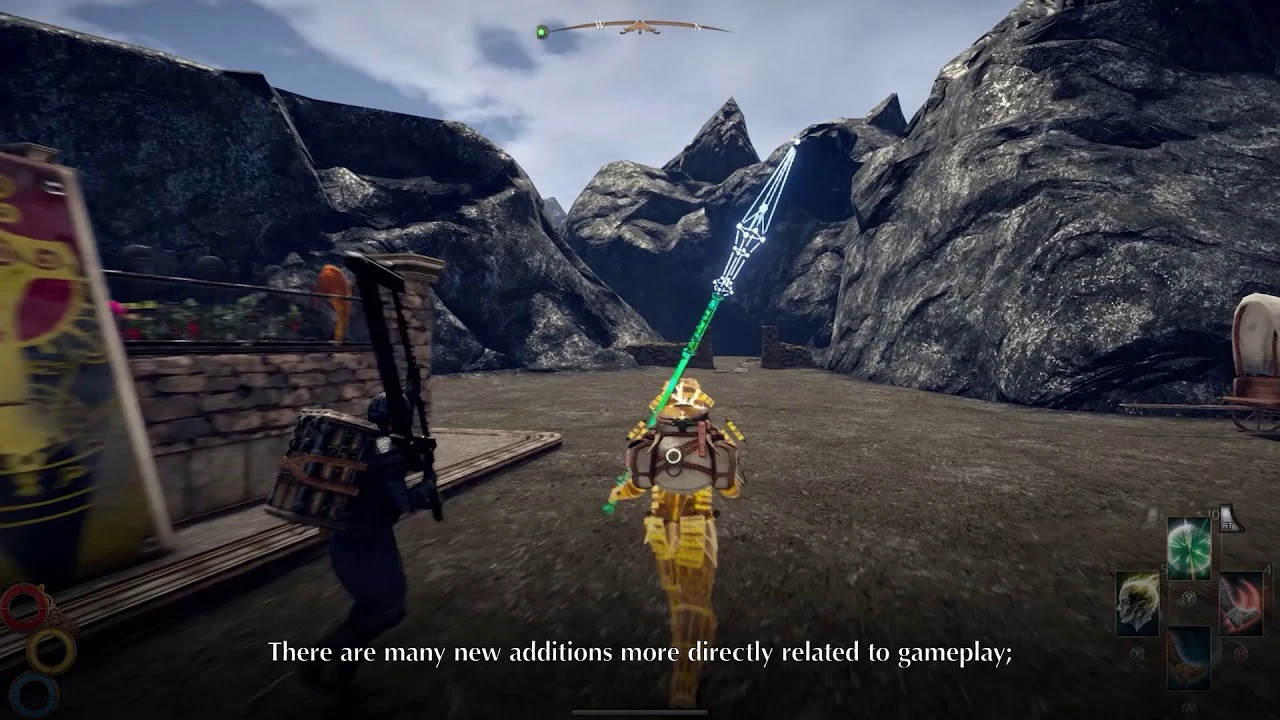Click the quantity 10 label on the green spell slot

(1213, 514)
